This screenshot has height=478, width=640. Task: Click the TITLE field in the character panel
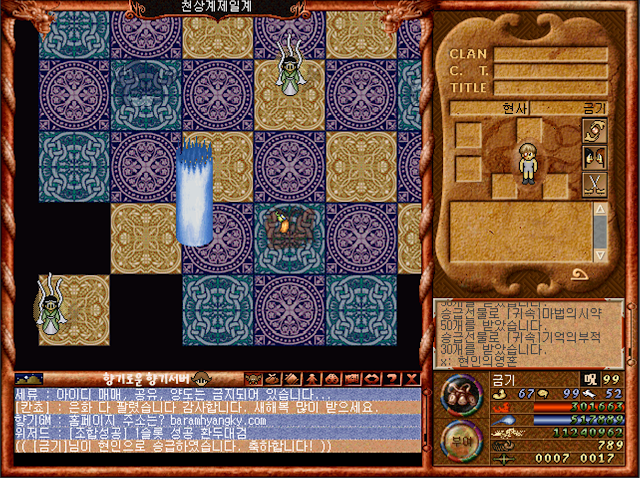click(x=551, y=87)
